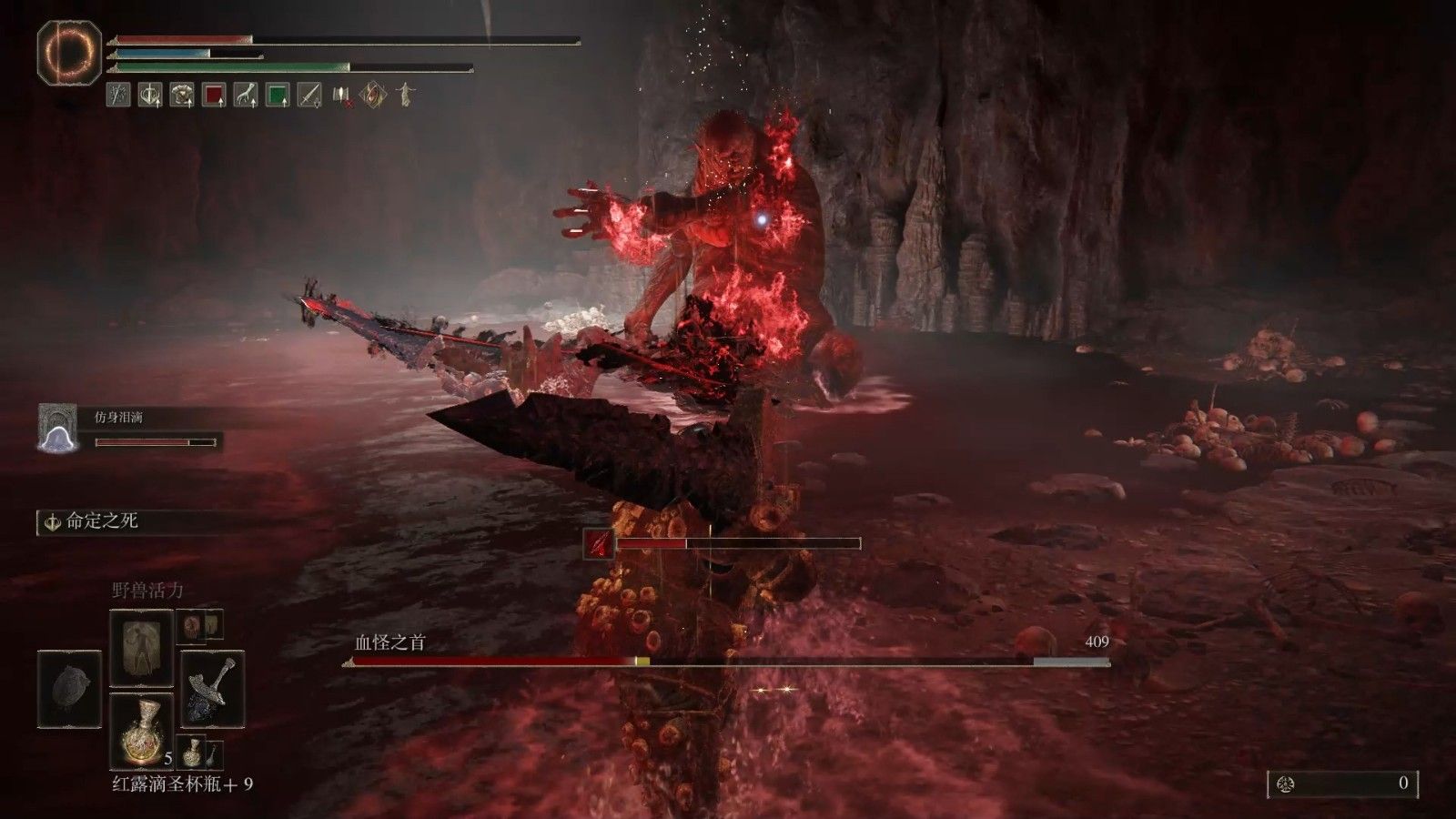
Task: Click the runes counter box
Action: (1343, 784)
